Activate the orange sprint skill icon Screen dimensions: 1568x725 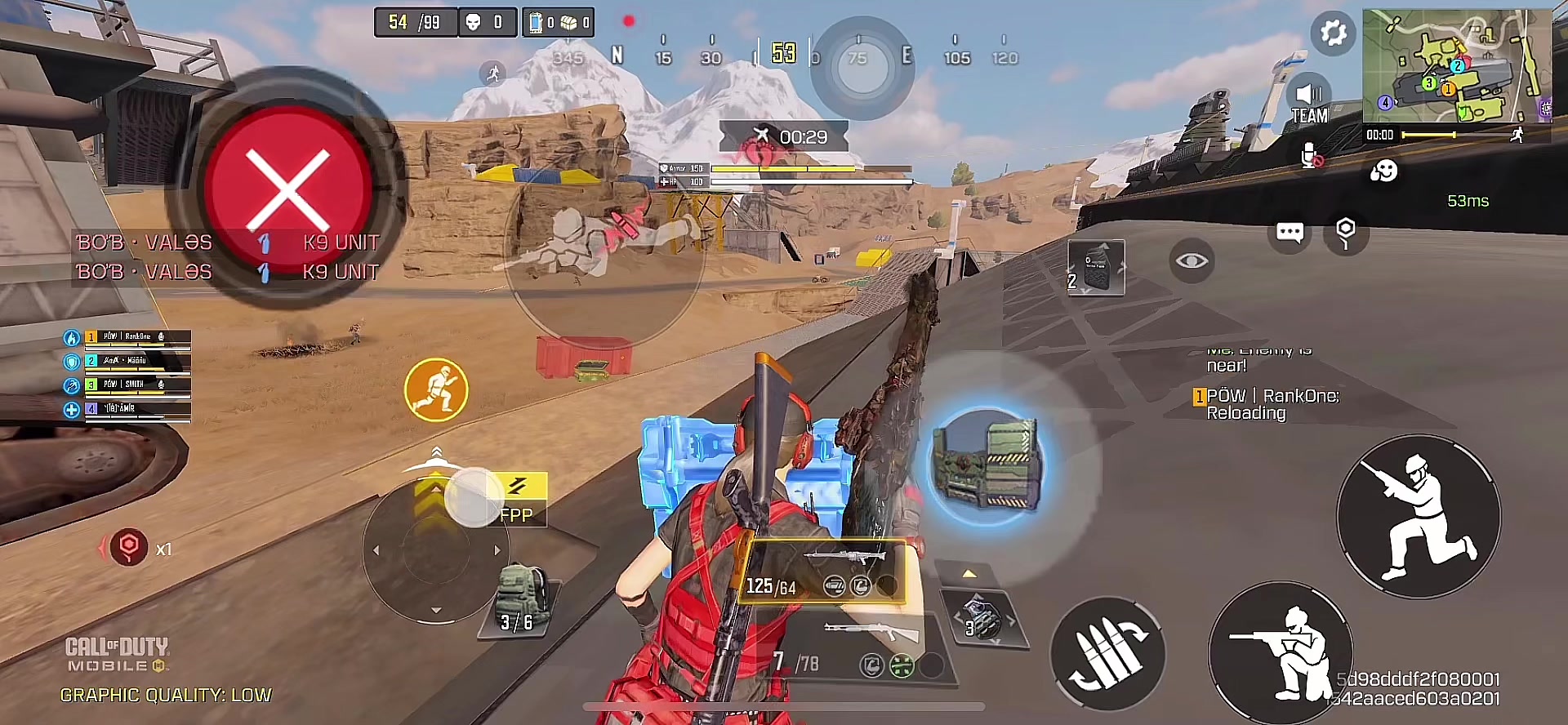436,390
